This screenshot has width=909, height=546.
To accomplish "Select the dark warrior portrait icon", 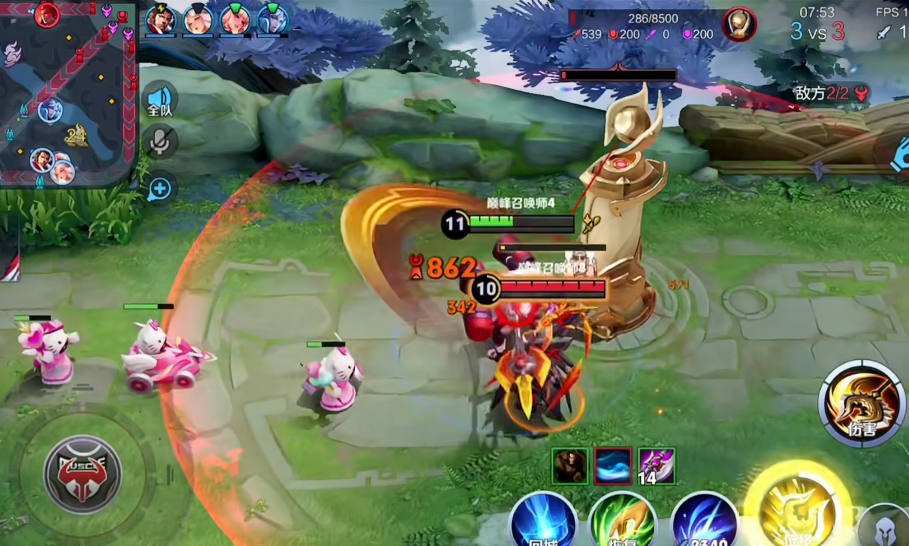I will point(570,466).
